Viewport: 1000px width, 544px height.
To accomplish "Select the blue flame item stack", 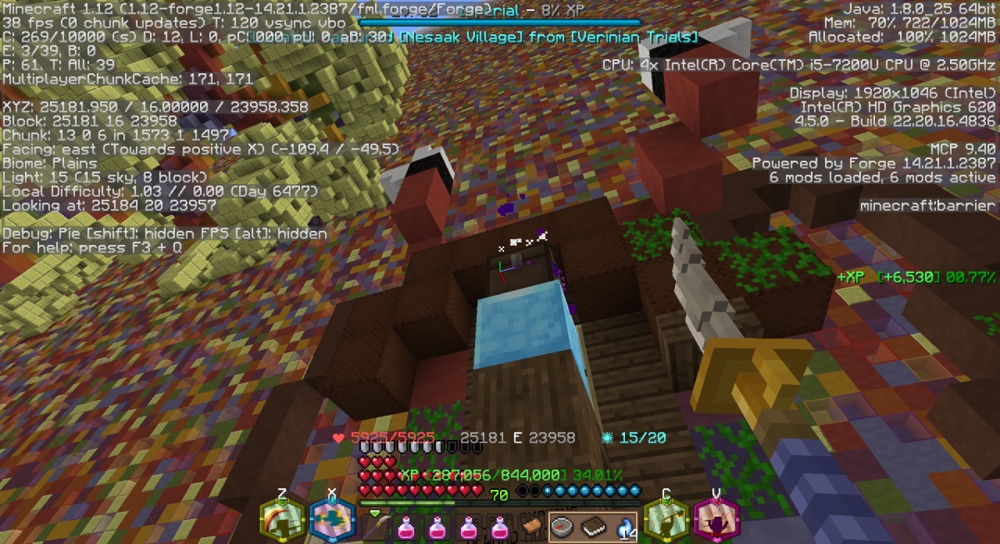I will pos(622,526).
